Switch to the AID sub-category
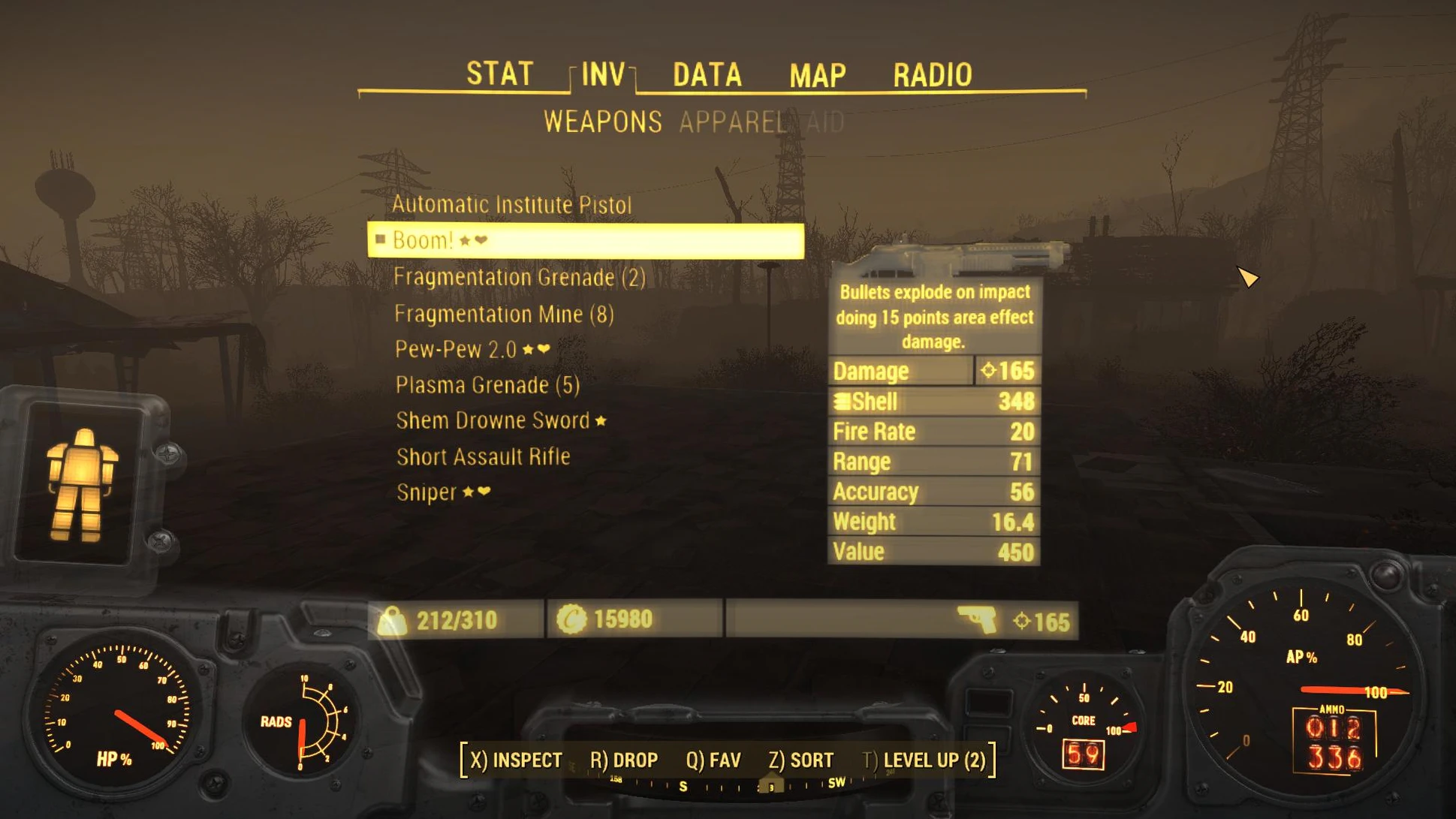This screenshot has width=1456, height=819. (x=825, y=122)
